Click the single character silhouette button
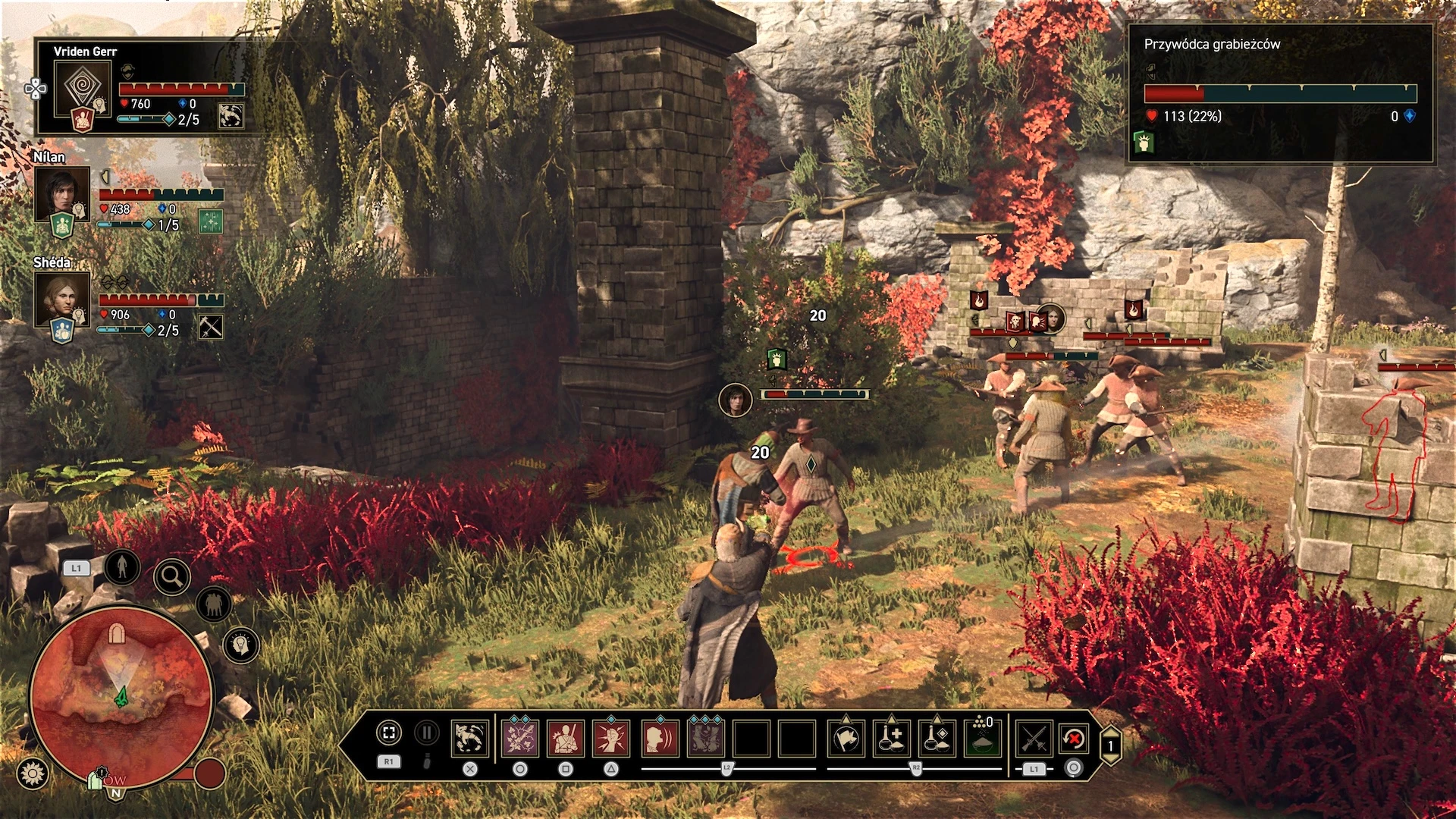 (x=122, y=566)
